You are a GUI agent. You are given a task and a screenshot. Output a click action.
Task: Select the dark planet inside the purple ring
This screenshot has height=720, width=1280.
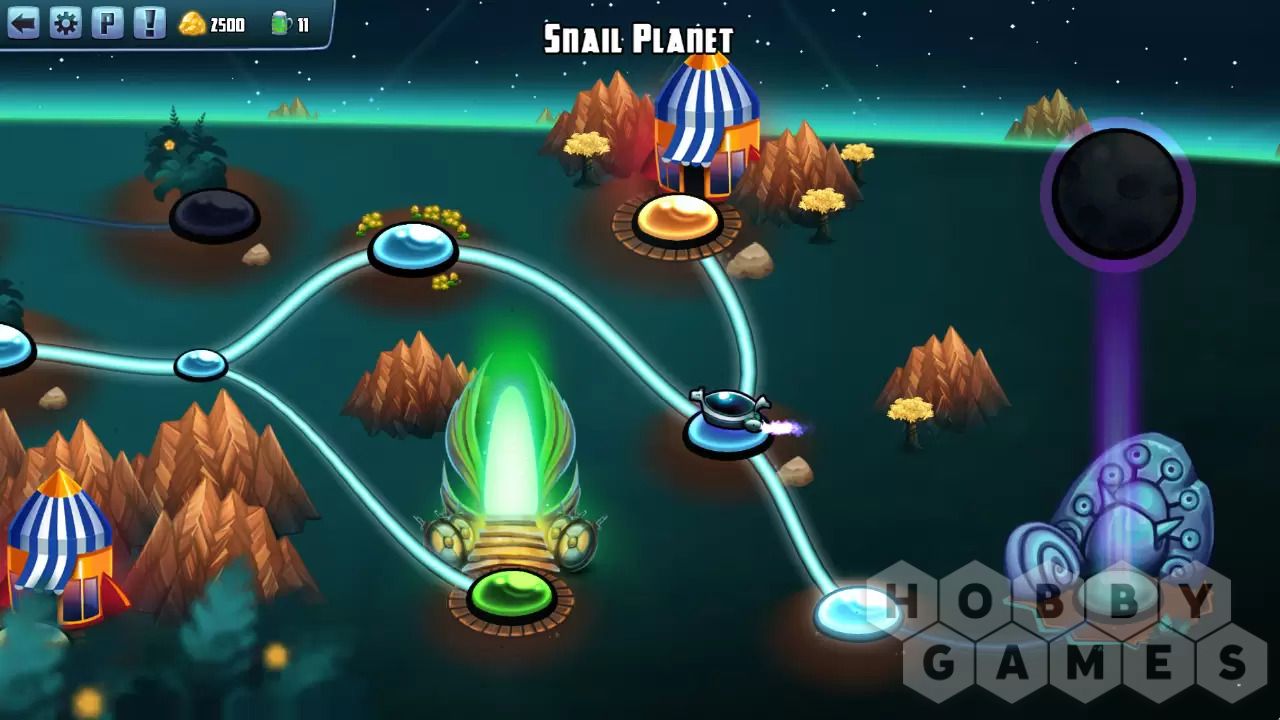(x=1117, y=194)
